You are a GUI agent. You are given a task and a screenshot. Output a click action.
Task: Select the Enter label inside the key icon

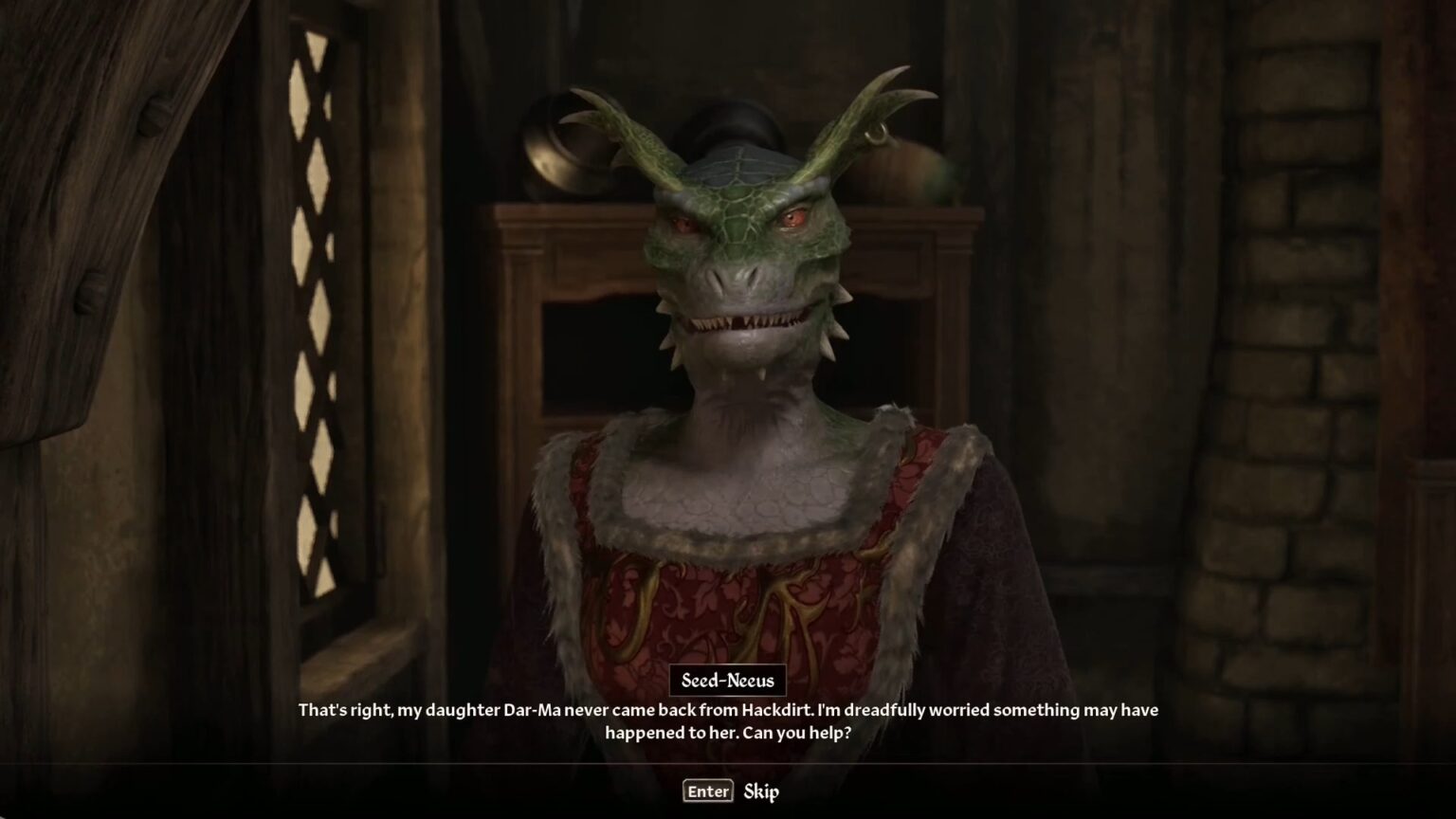coord(707,791)
